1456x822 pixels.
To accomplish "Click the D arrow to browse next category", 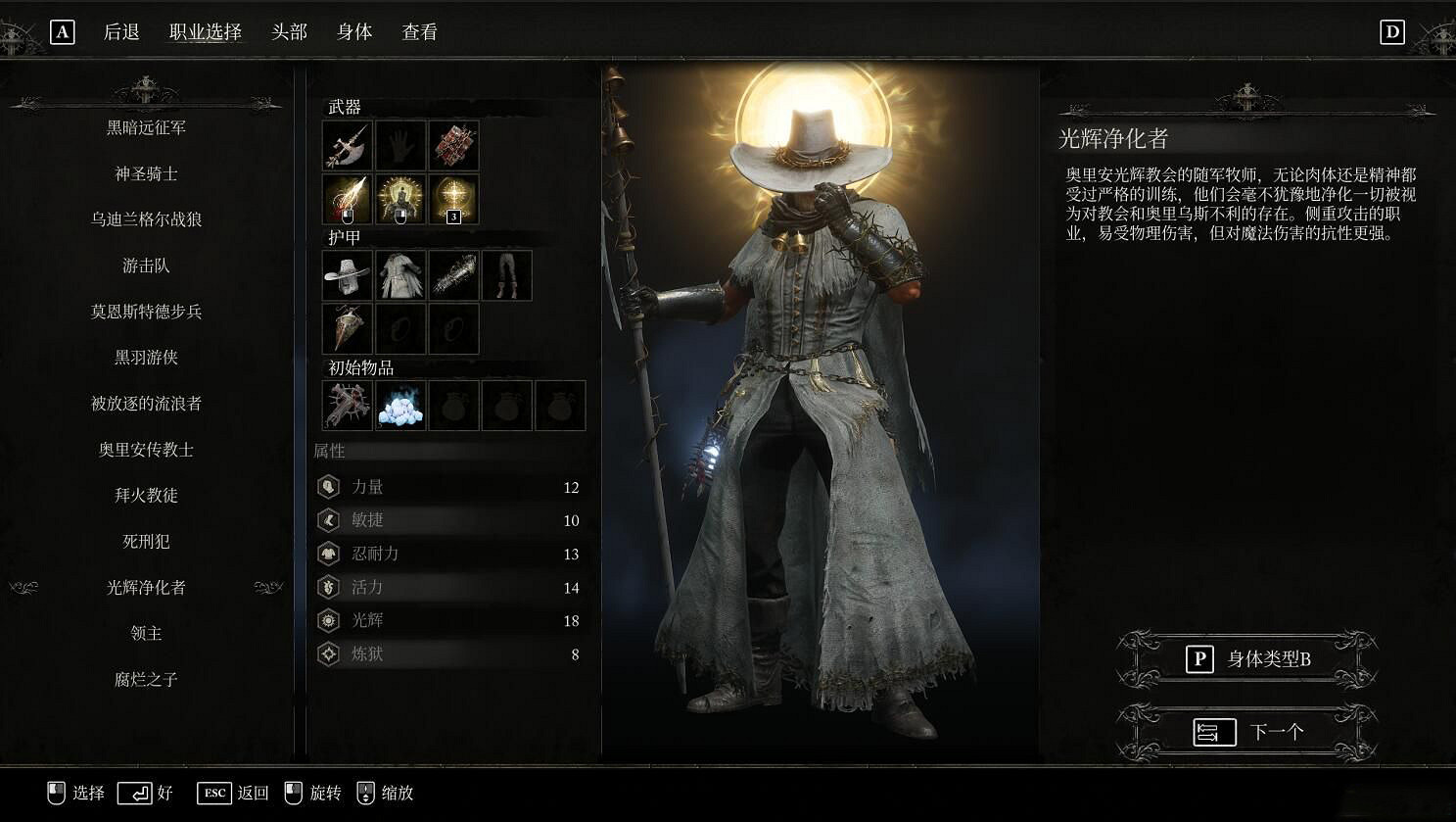I will pyautogui.click(x=1392, y=31).
